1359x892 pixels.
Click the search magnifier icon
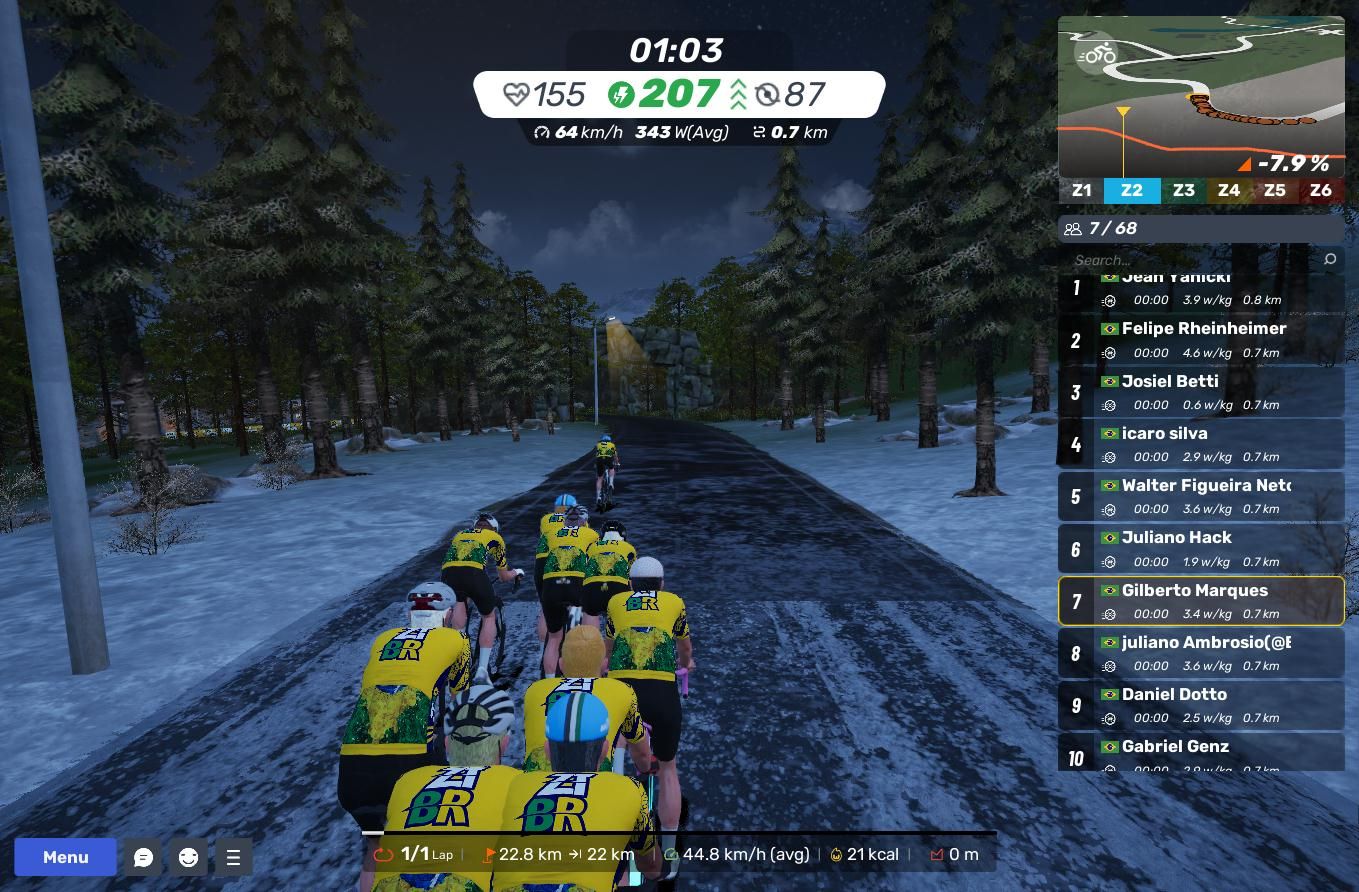1329,260
